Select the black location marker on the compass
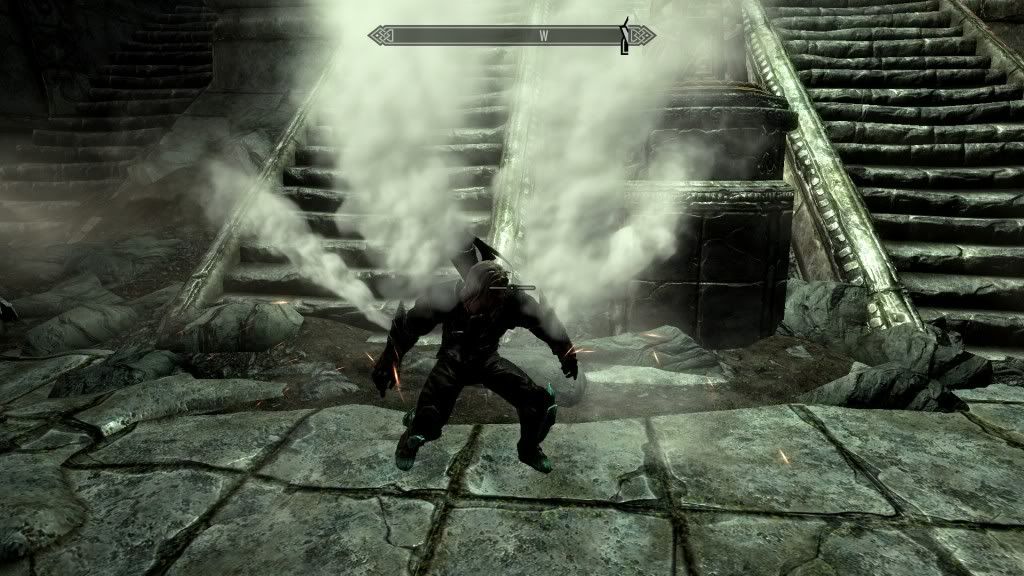The image size is (1024, 576). [626, 35]
